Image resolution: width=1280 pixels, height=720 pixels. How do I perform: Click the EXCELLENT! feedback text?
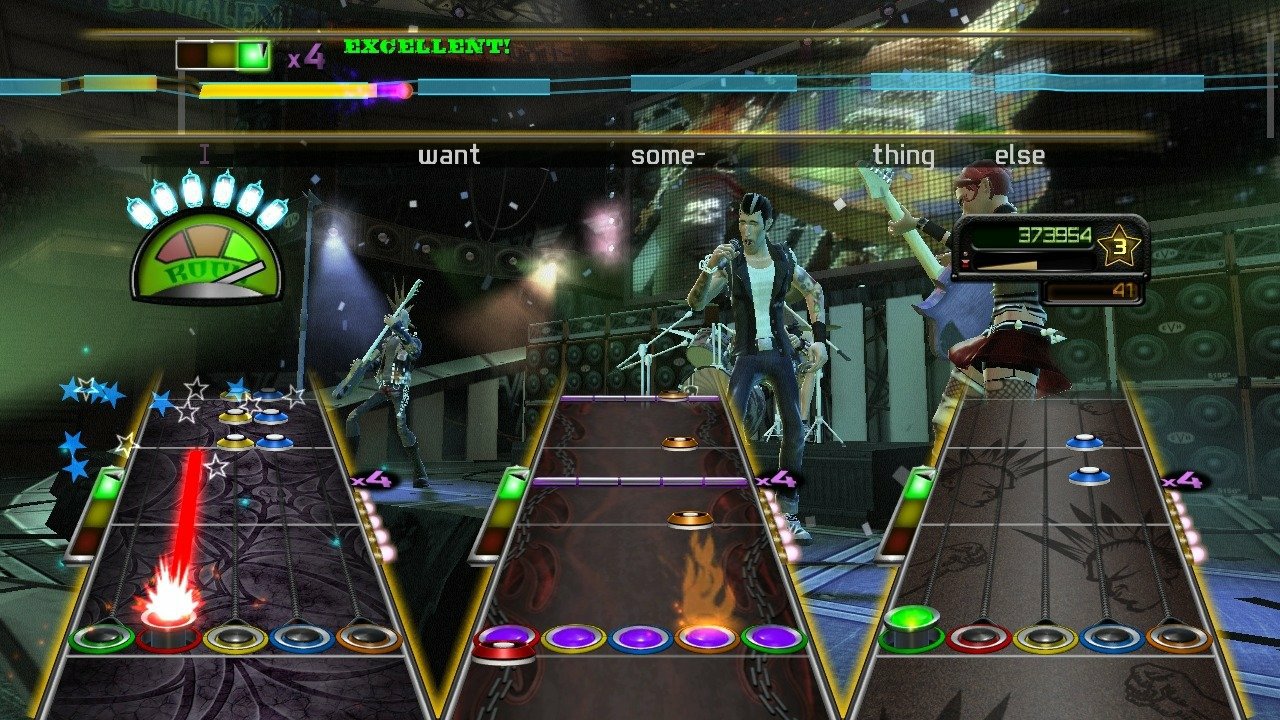pos(427,45)
